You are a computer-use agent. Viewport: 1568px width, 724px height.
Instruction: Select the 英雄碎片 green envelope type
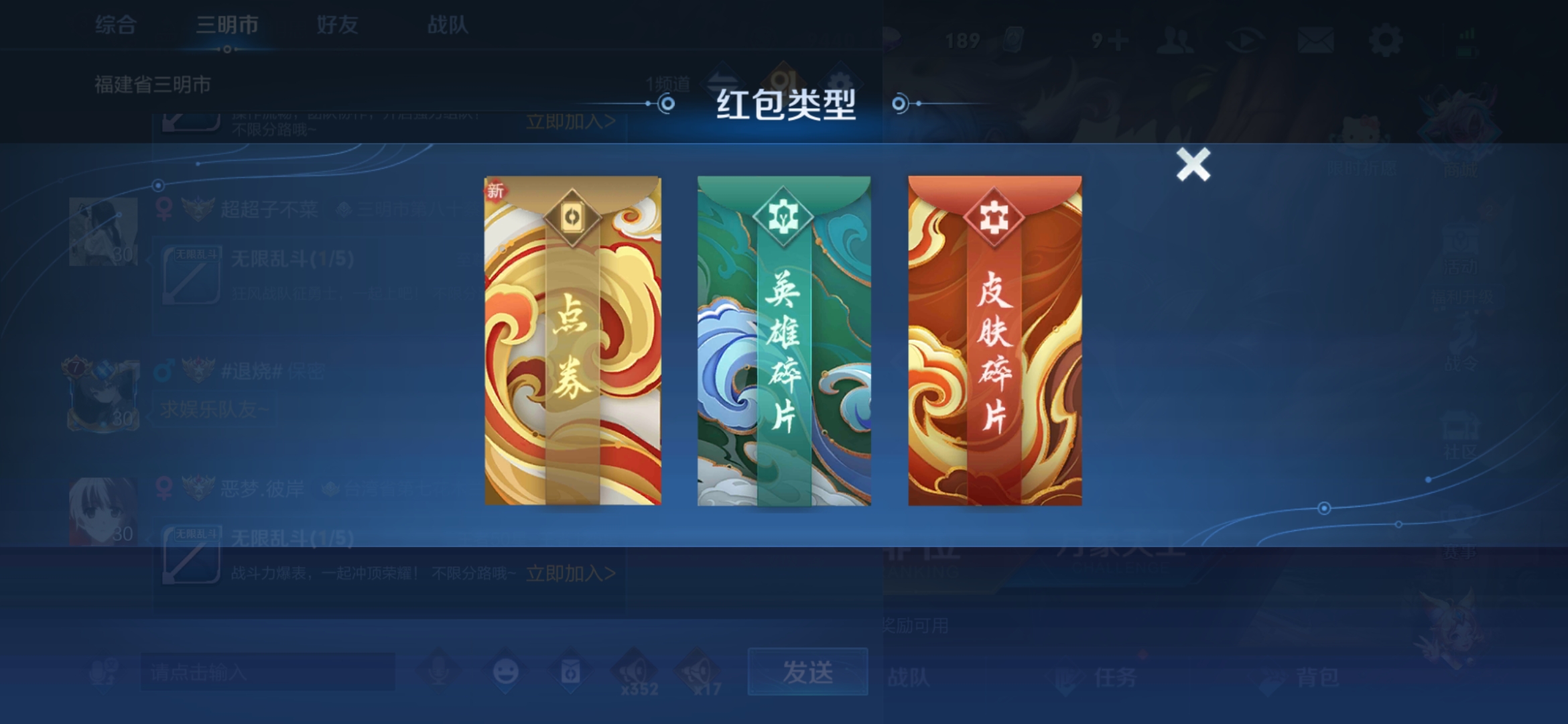tap(783, 342)
